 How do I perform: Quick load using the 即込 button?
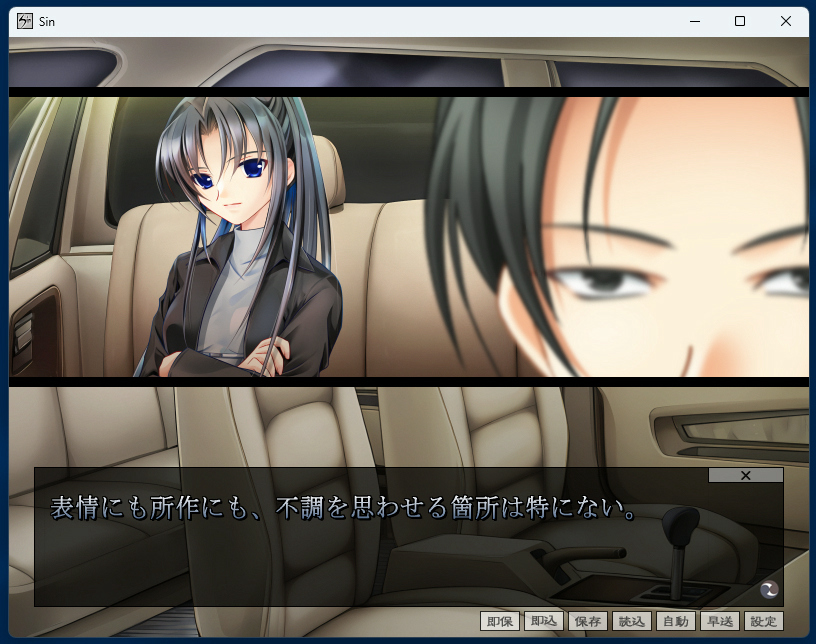coord(544,621)
